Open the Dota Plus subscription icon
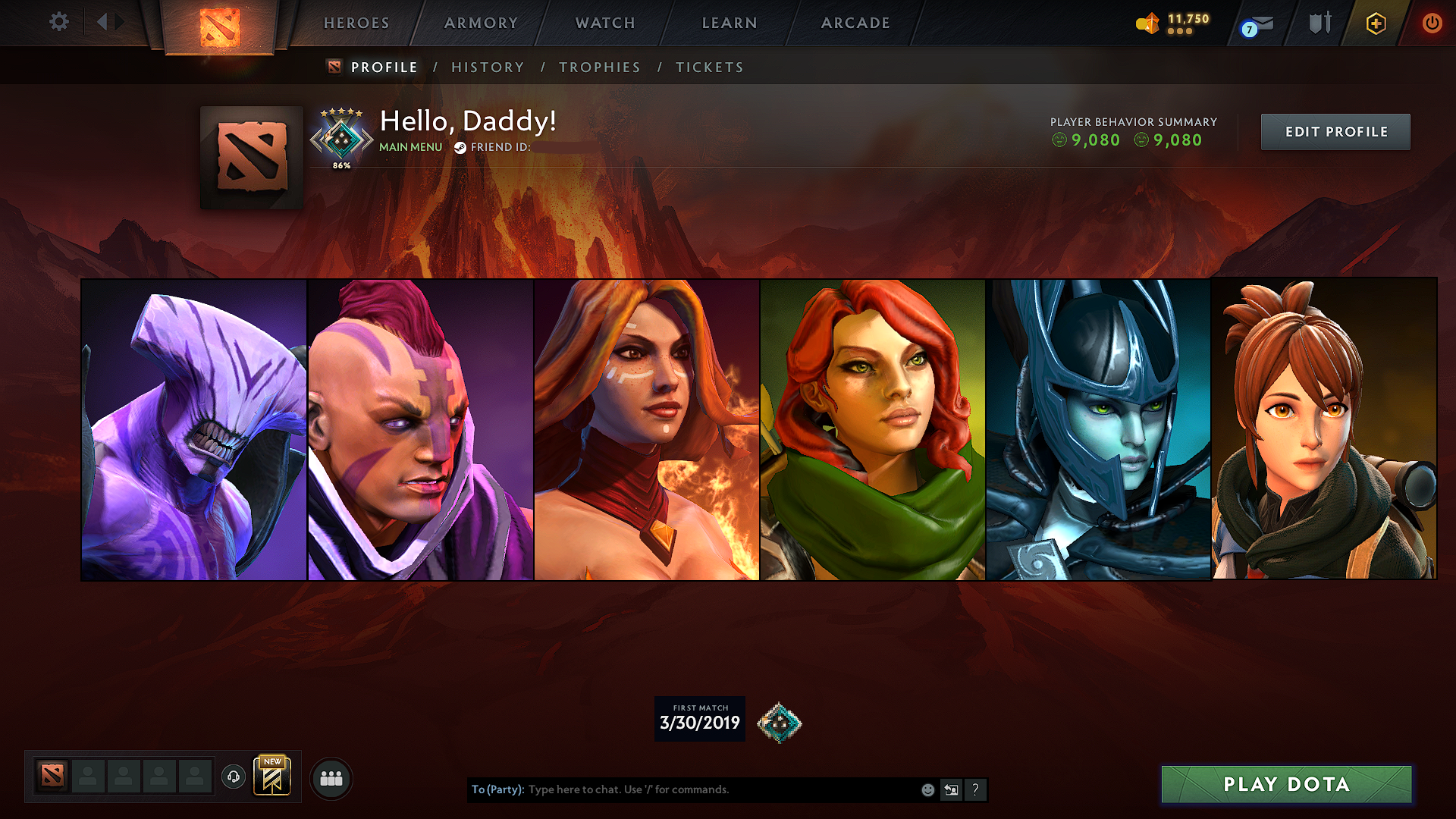This screenshot has width=1456, height=819. 1375,23
